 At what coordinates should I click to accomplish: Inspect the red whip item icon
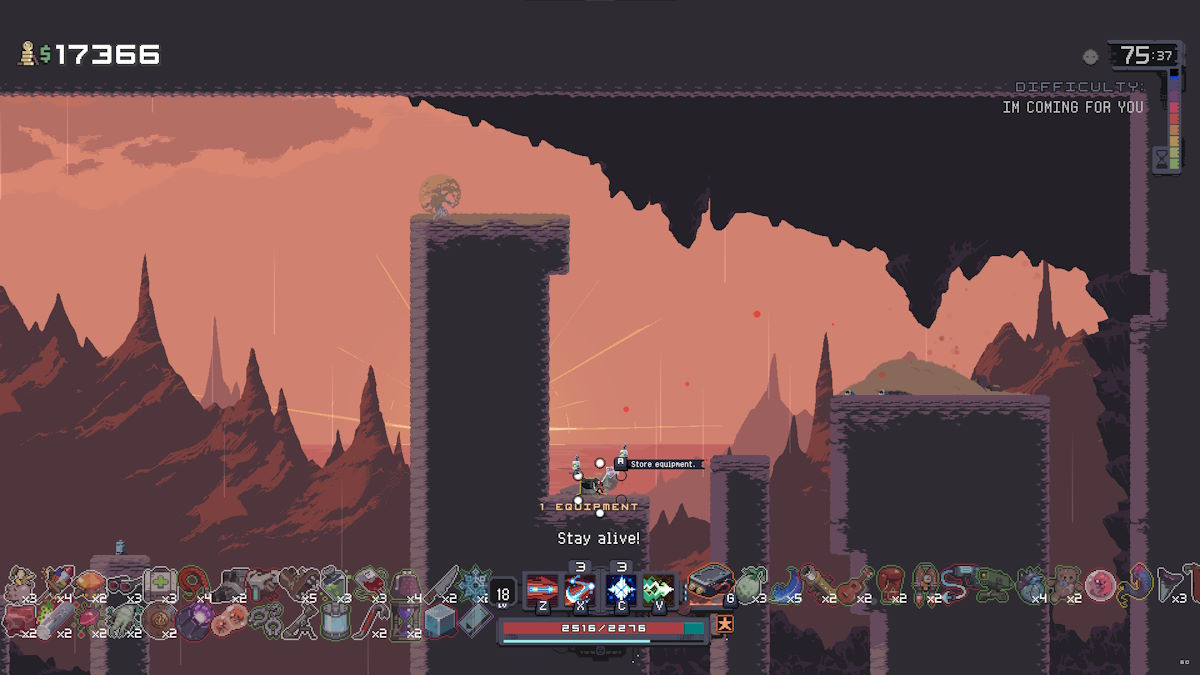point(193,582)
